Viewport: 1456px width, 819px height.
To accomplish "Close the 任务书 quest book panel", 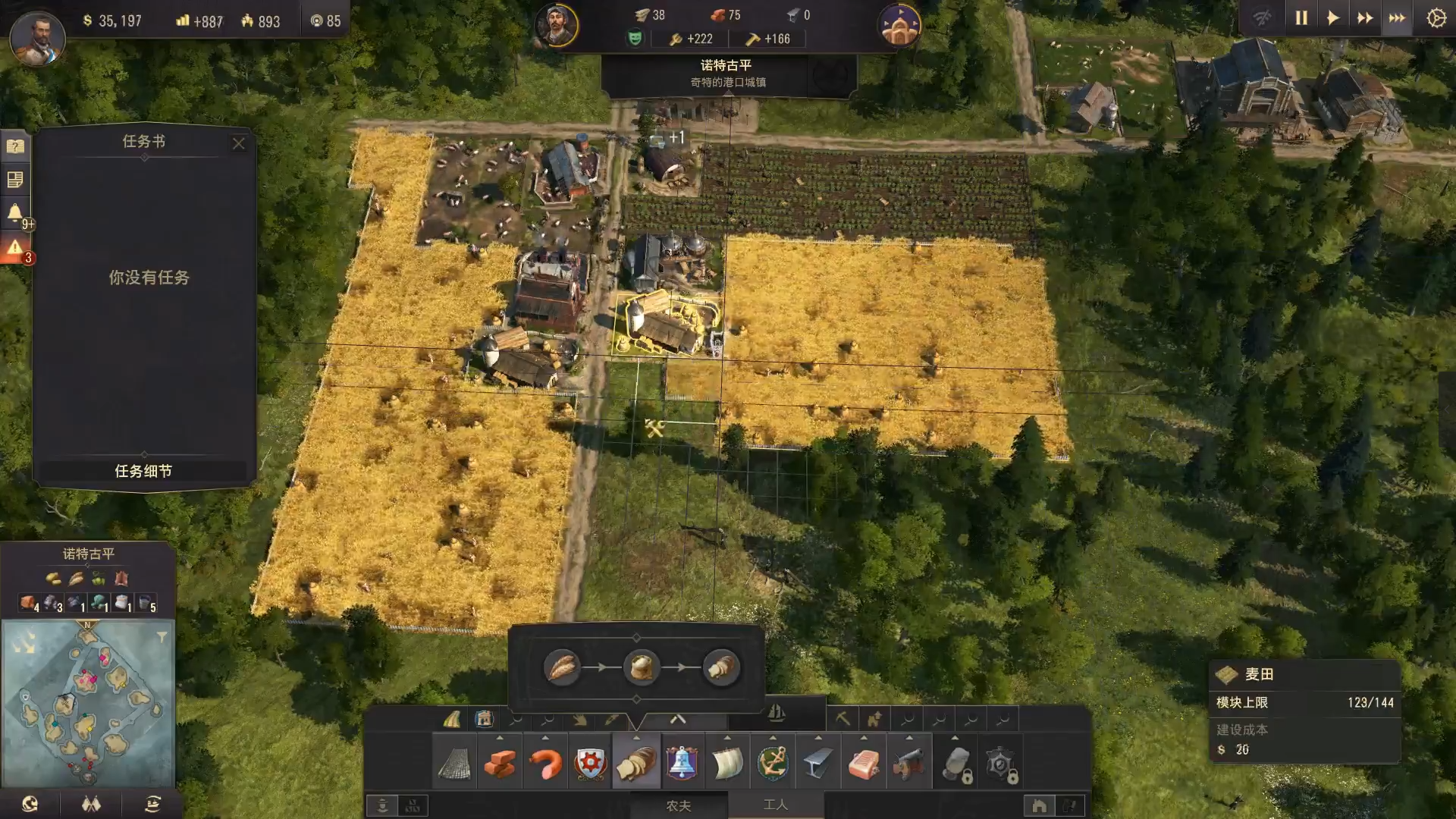I will 239,143.
